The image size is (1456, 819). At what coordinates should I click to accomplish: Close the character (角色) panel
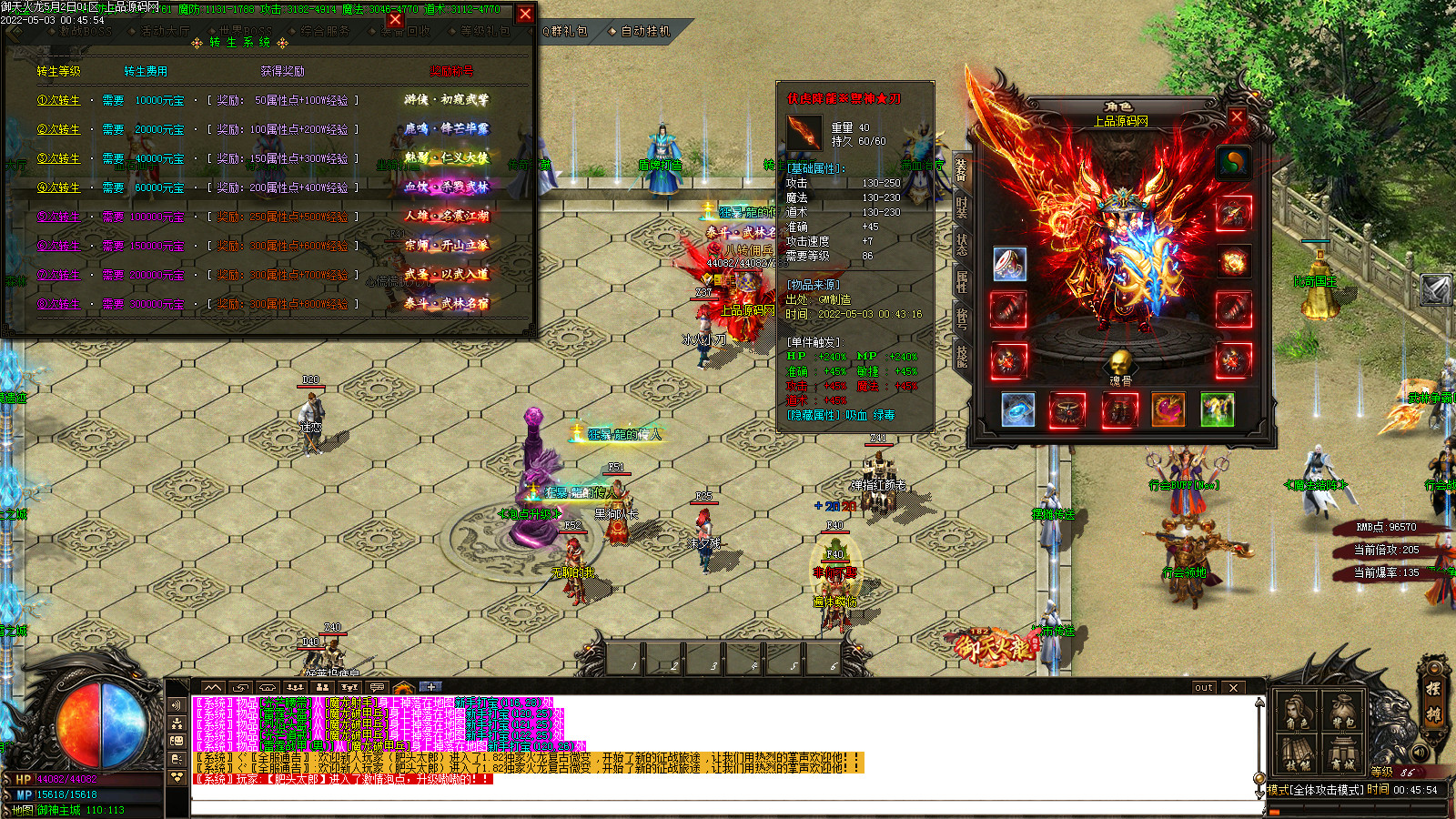pyautogui.click(x=1237, y=117)
